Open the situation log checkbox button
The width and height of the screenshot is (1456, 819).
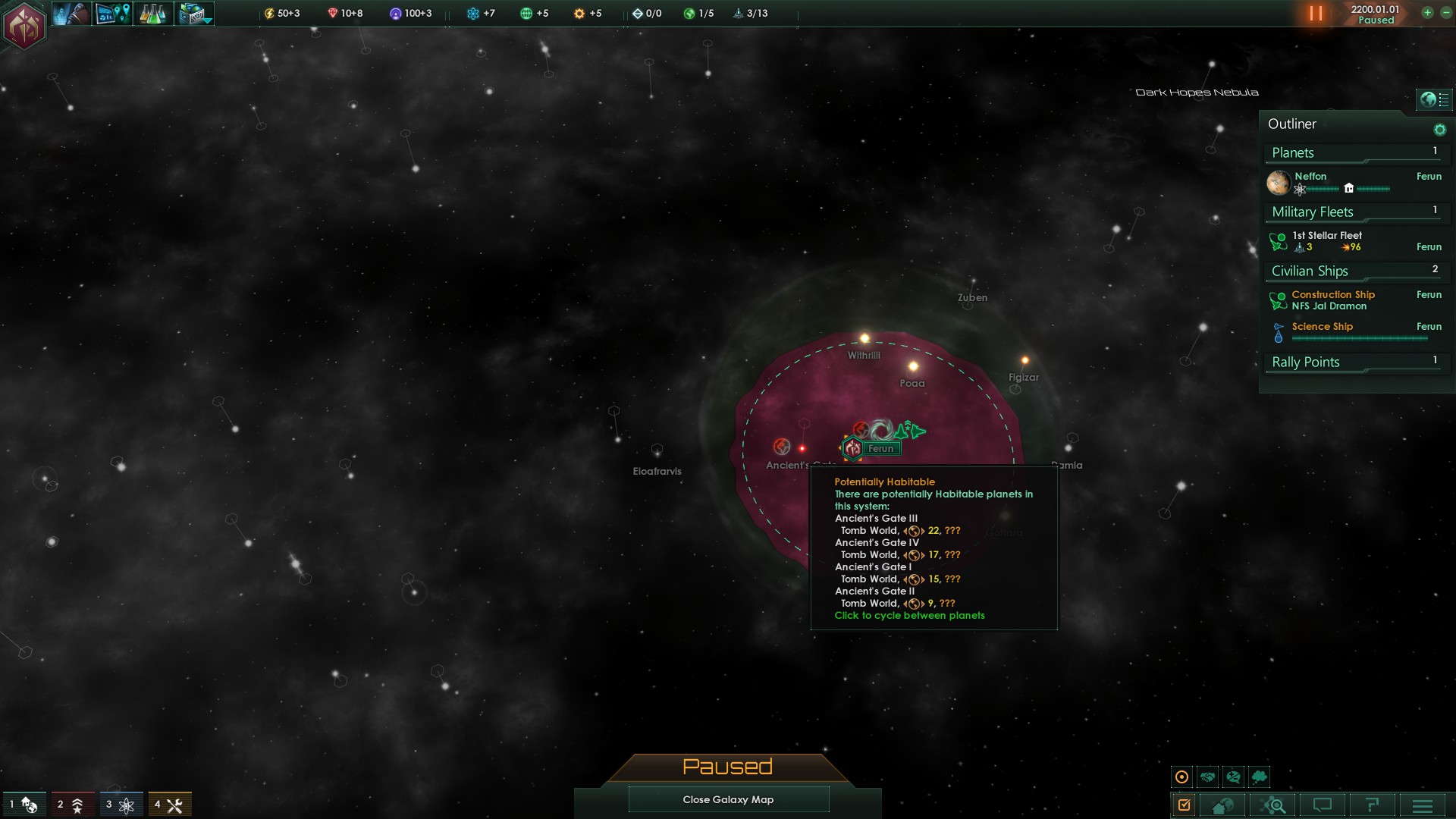[1184, 805]
